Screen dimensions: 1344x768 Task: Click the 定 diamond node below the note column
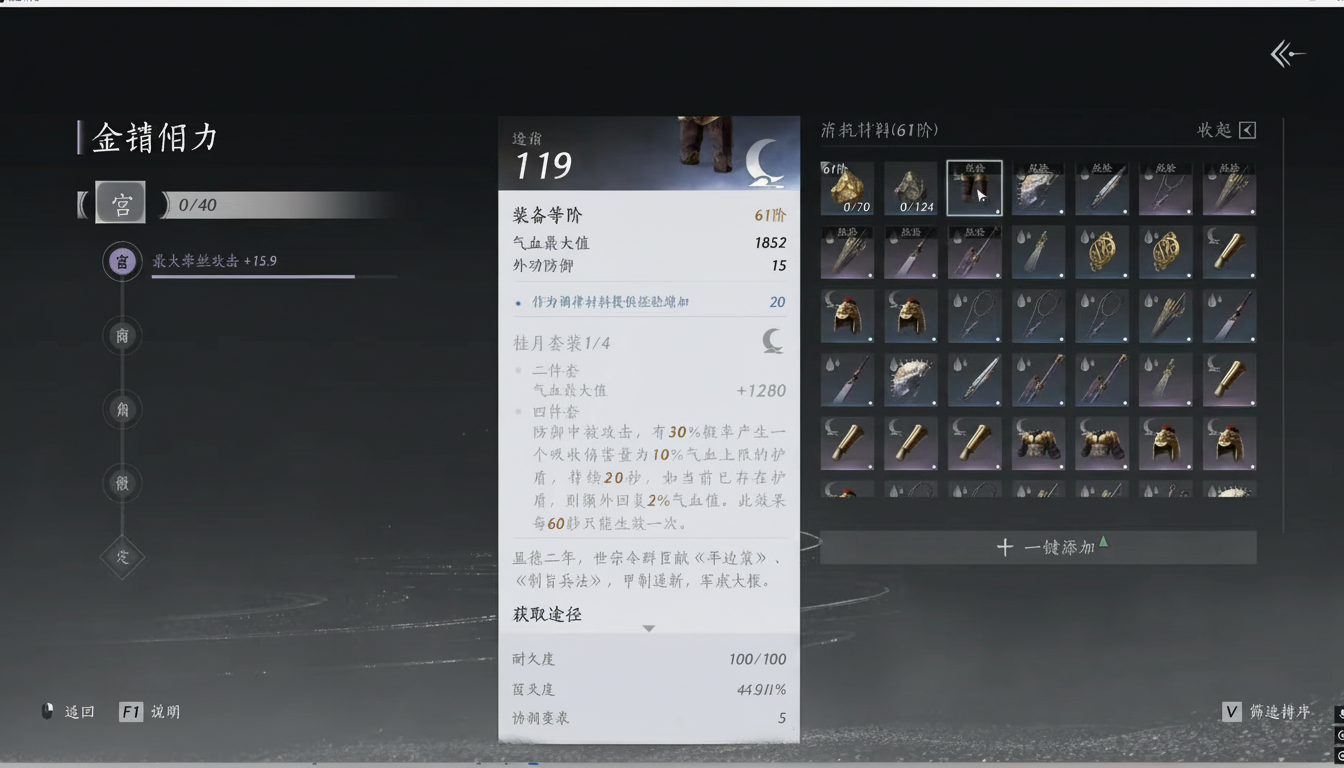tap(122, 558)
